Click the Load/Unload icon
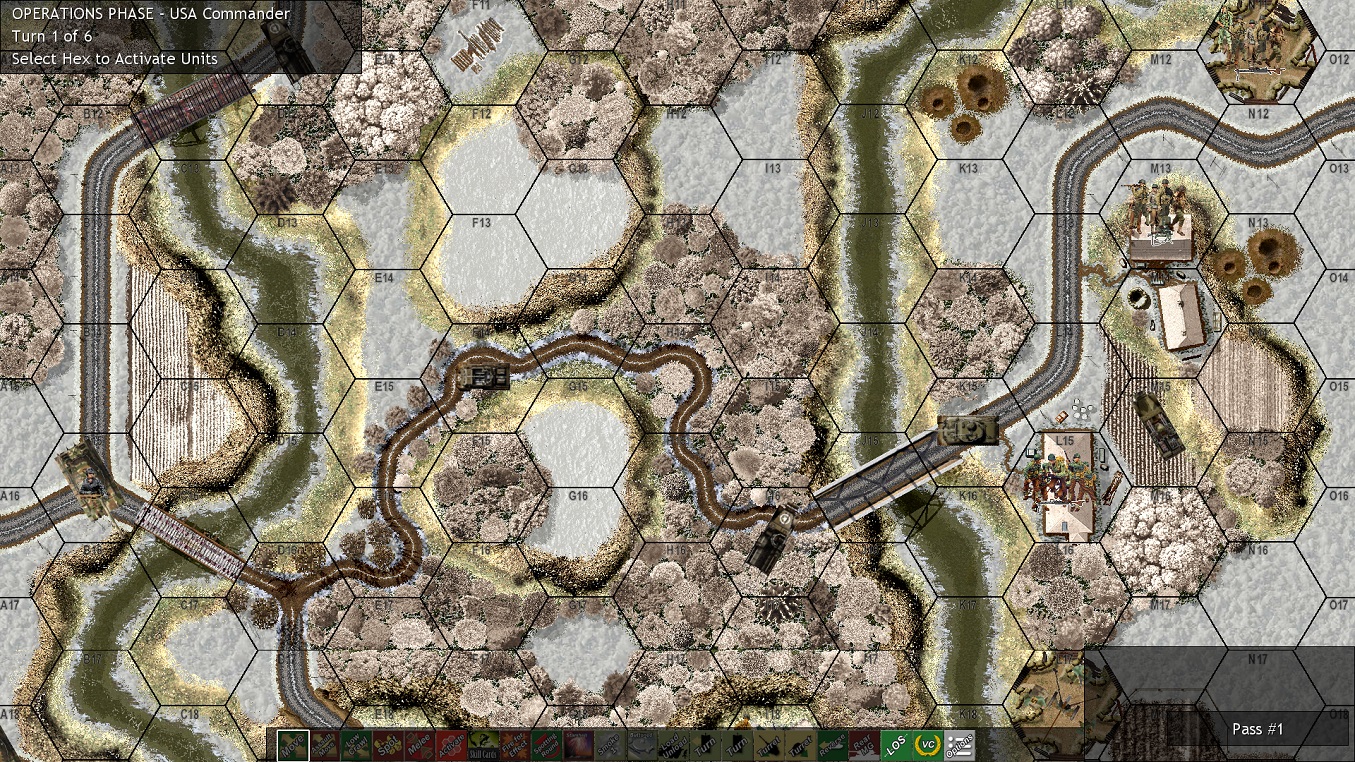 [x=673, y=745]
